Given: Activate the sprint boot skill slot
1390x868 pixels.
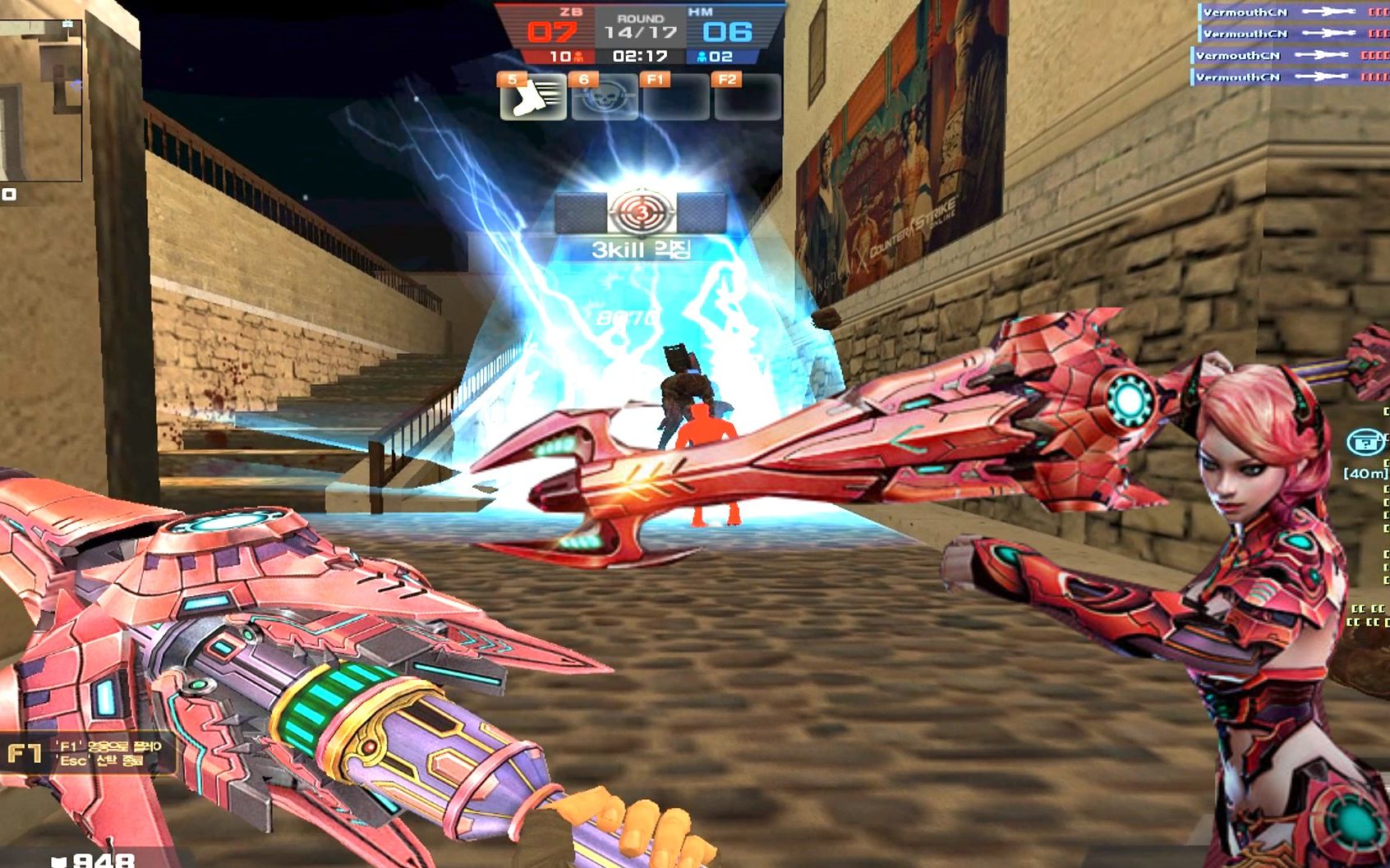Looking at the screenshot, I should click(532, 98).
